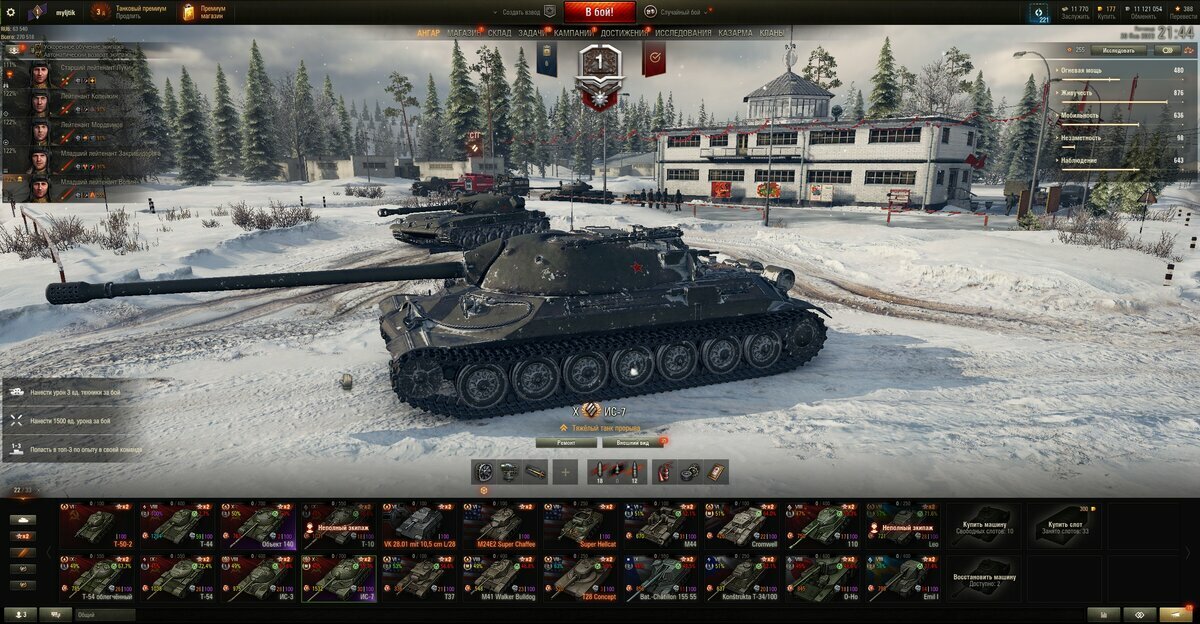Image resolution: width=1200 pixels, height=624 pixels.
Task: Open the «Исследования» tab
Action: click(683, 33)
